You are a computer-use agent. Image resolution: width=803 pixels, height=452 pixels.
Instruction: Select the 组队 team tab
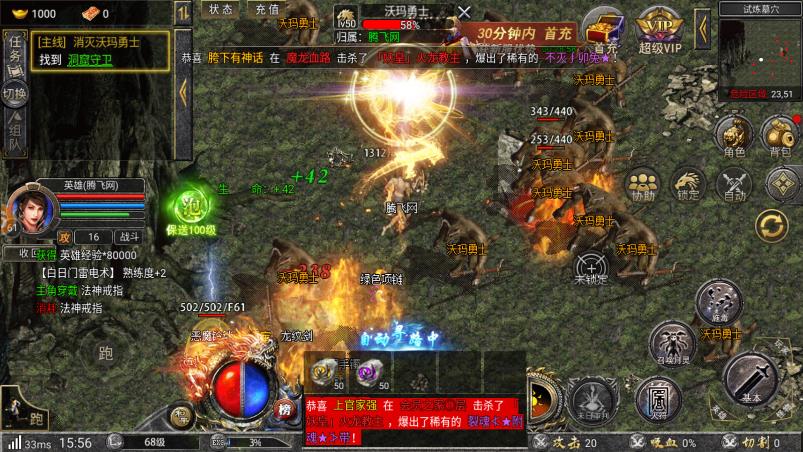pos(14,135)
